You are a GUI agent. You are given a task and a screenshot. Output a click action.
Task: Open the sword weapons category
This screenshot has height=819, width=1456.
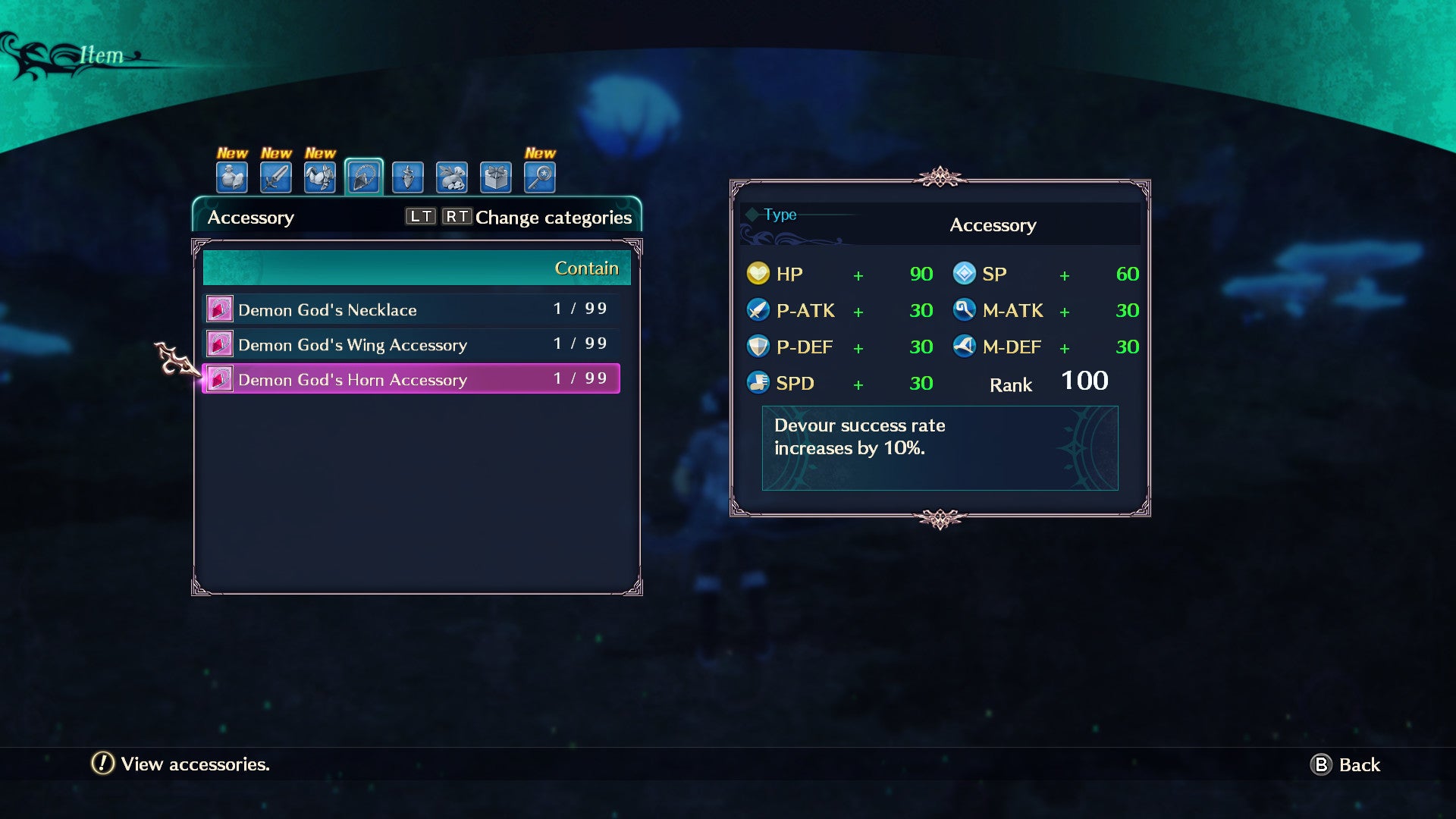click(276, 177)
